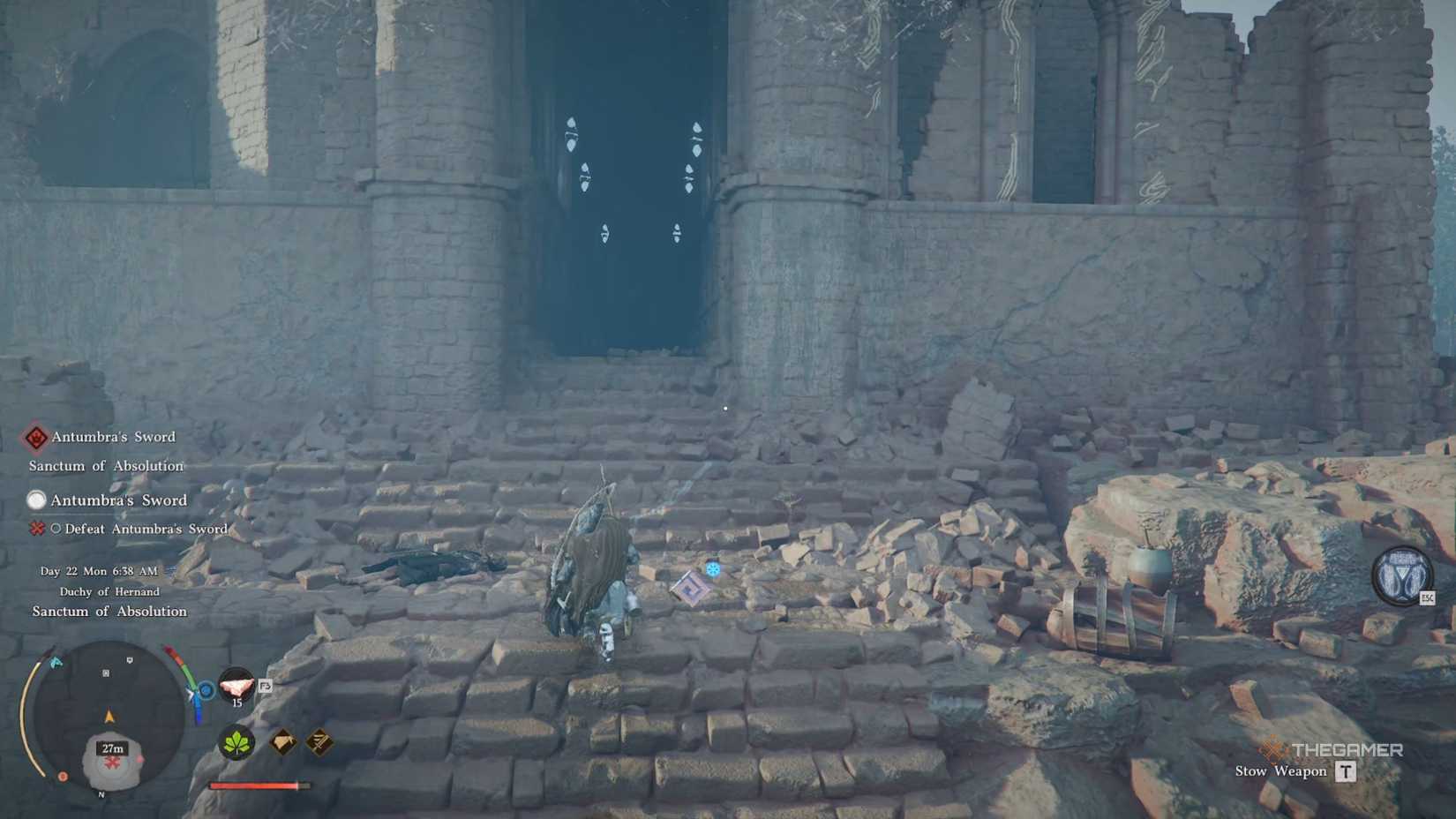Click the red X objective marker icon

pyautogui.click(x=37, y=529)
